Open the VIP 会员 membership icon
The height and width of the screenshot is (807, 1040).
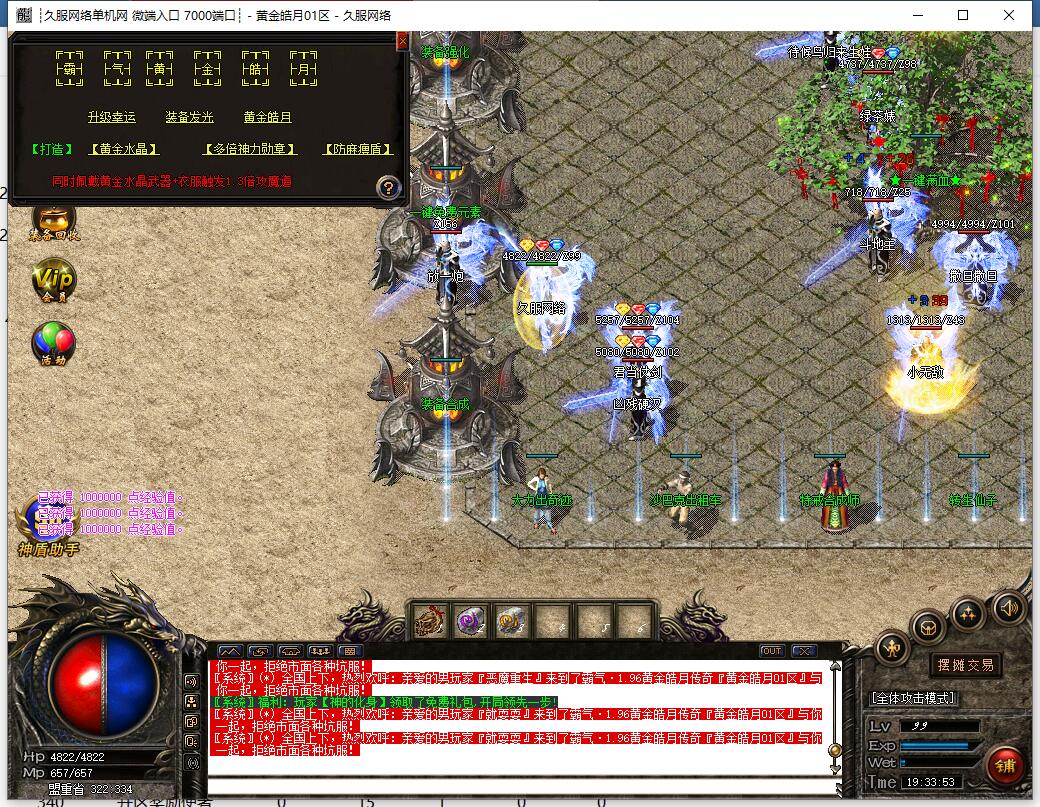click(53, 280)
